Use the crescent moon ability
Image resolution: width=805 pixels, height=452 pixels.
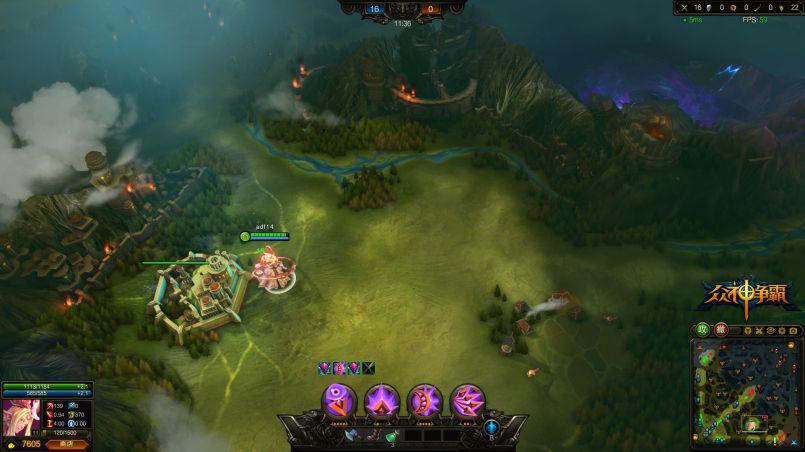click(425, 400)
